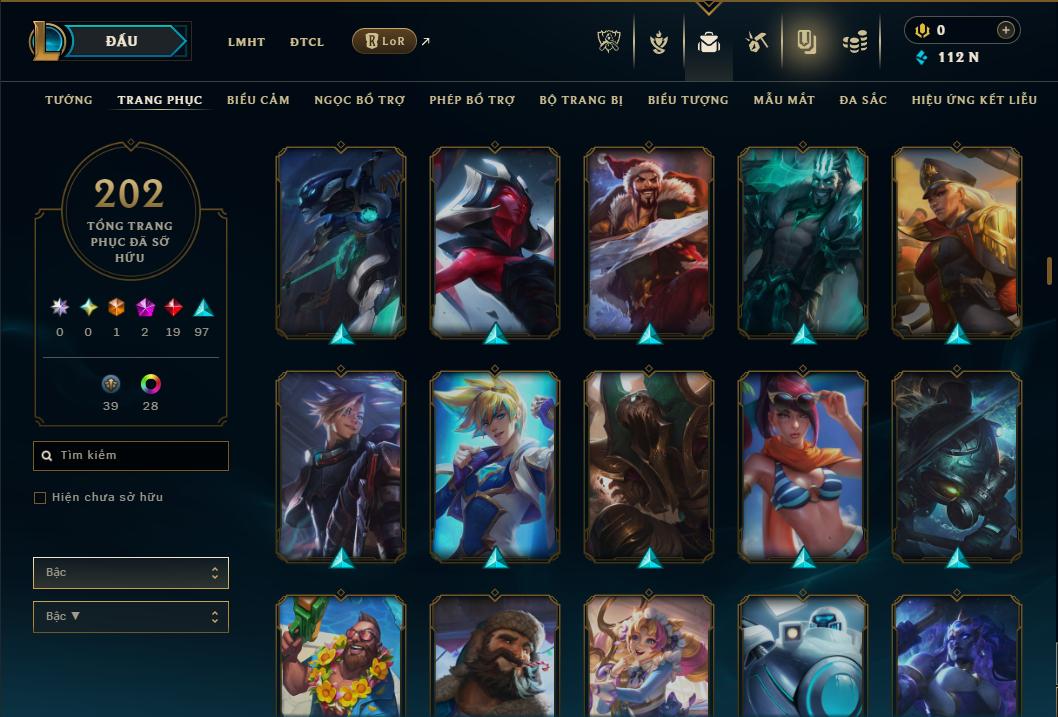Viewport: 1058px width, 717px height.
Task: Open the PHÉP BỔ TRỢ tab
Action: pyautogui.click(x=472, y=100)
